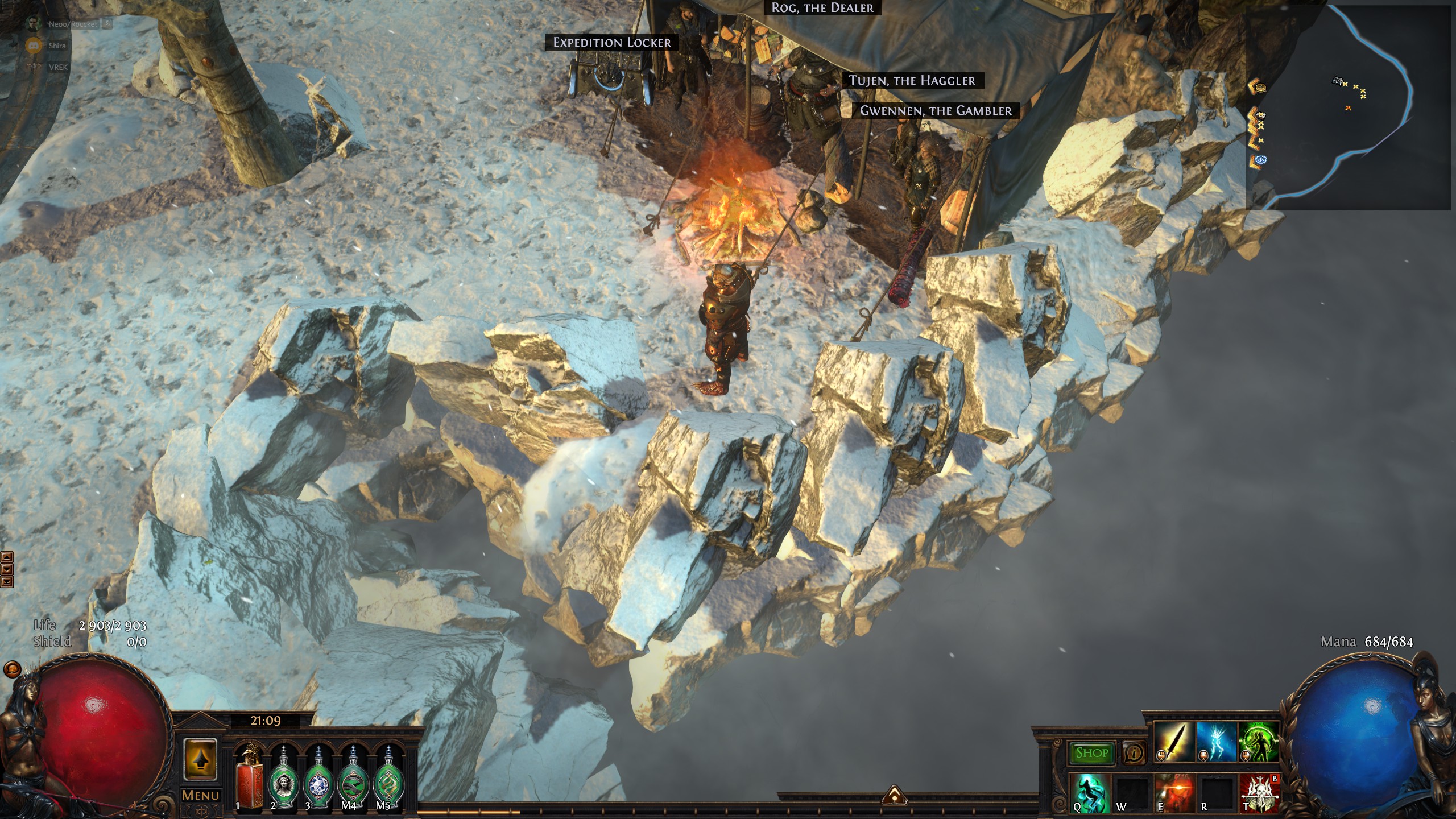Click the Menu button

(x=200, y=796)
